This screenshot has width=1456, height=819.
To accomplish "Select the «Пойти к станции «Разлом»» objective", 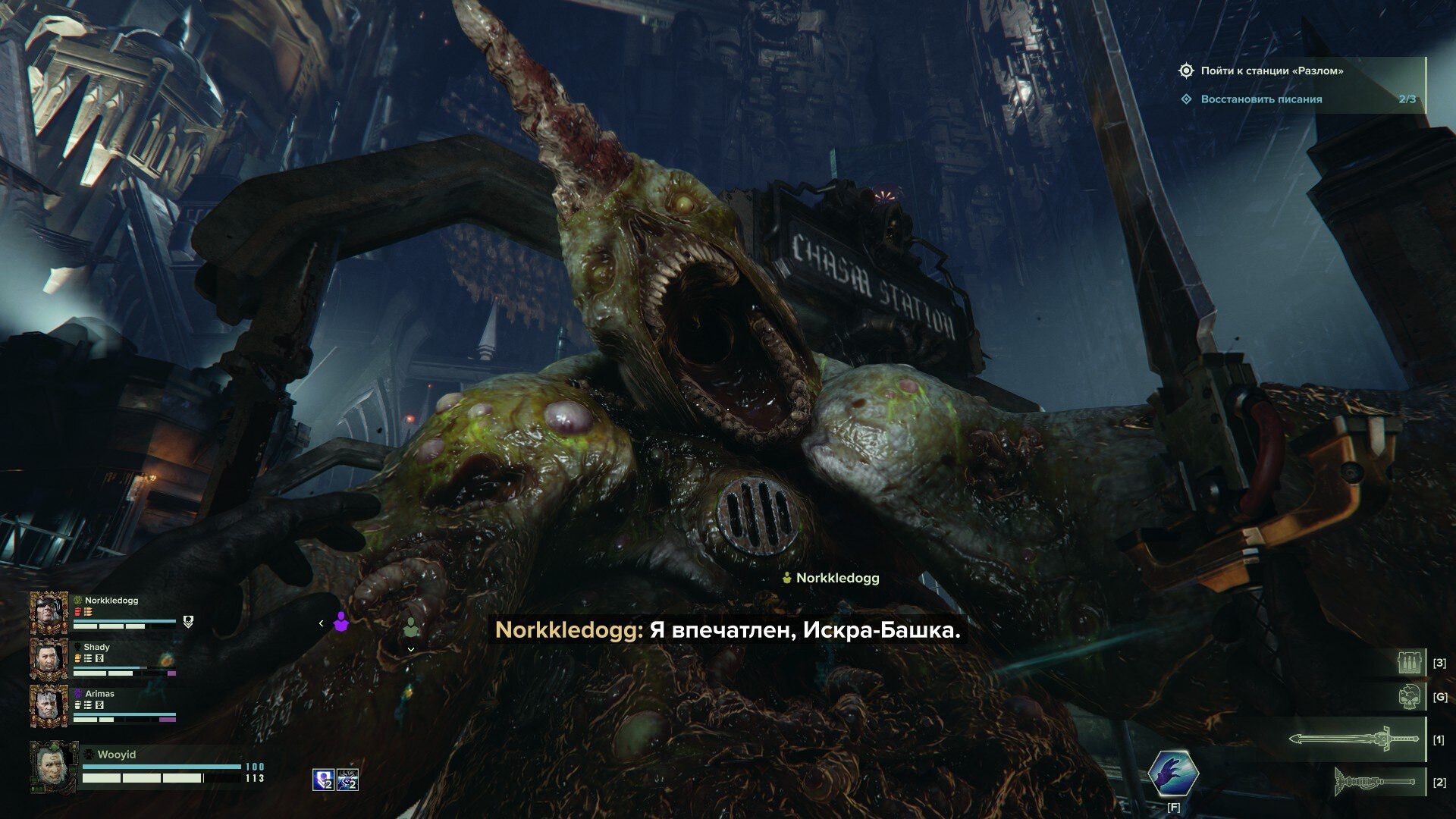I will pos(1271,71).
